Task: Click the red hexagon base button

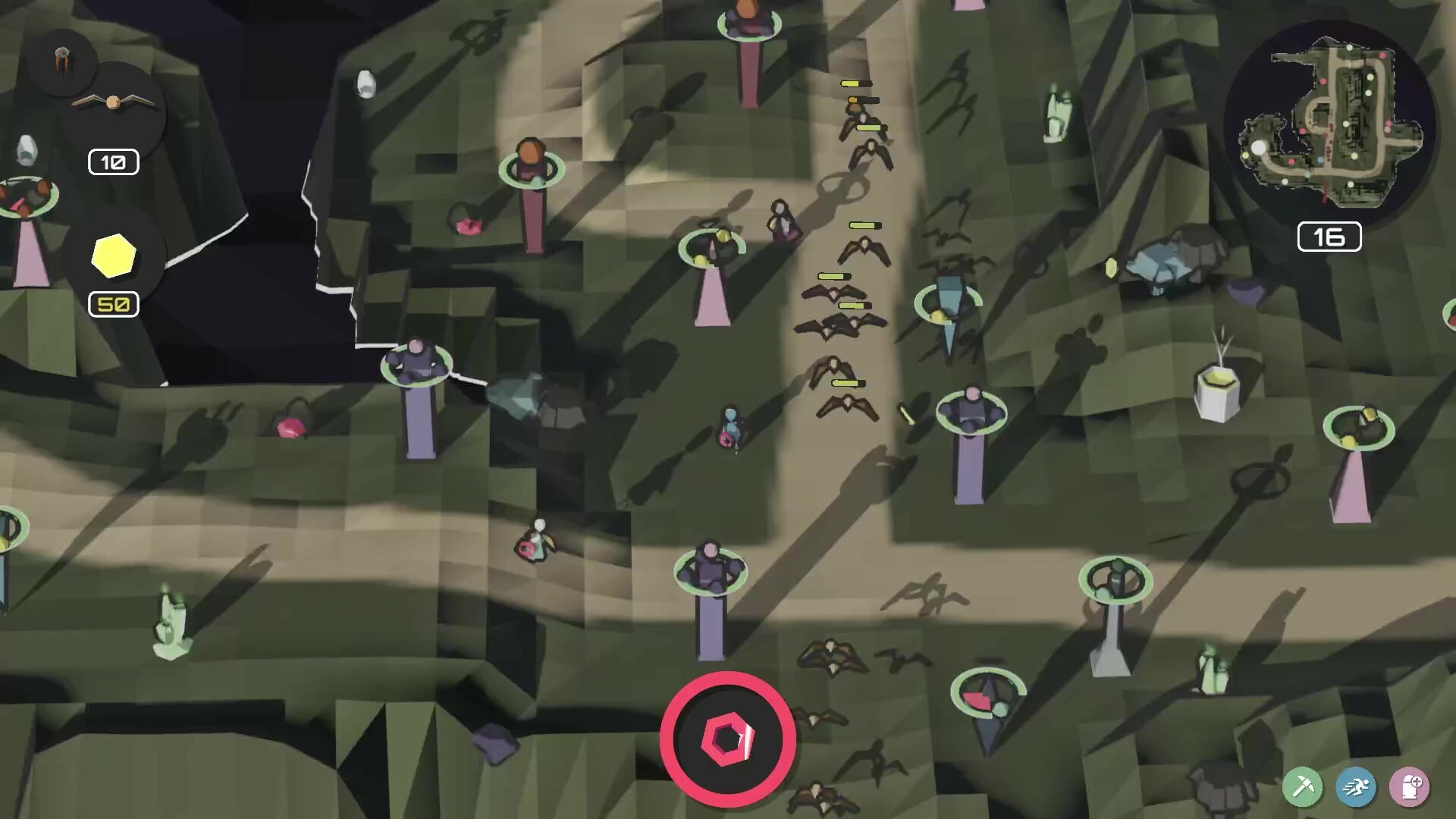Action: [729, 739]
